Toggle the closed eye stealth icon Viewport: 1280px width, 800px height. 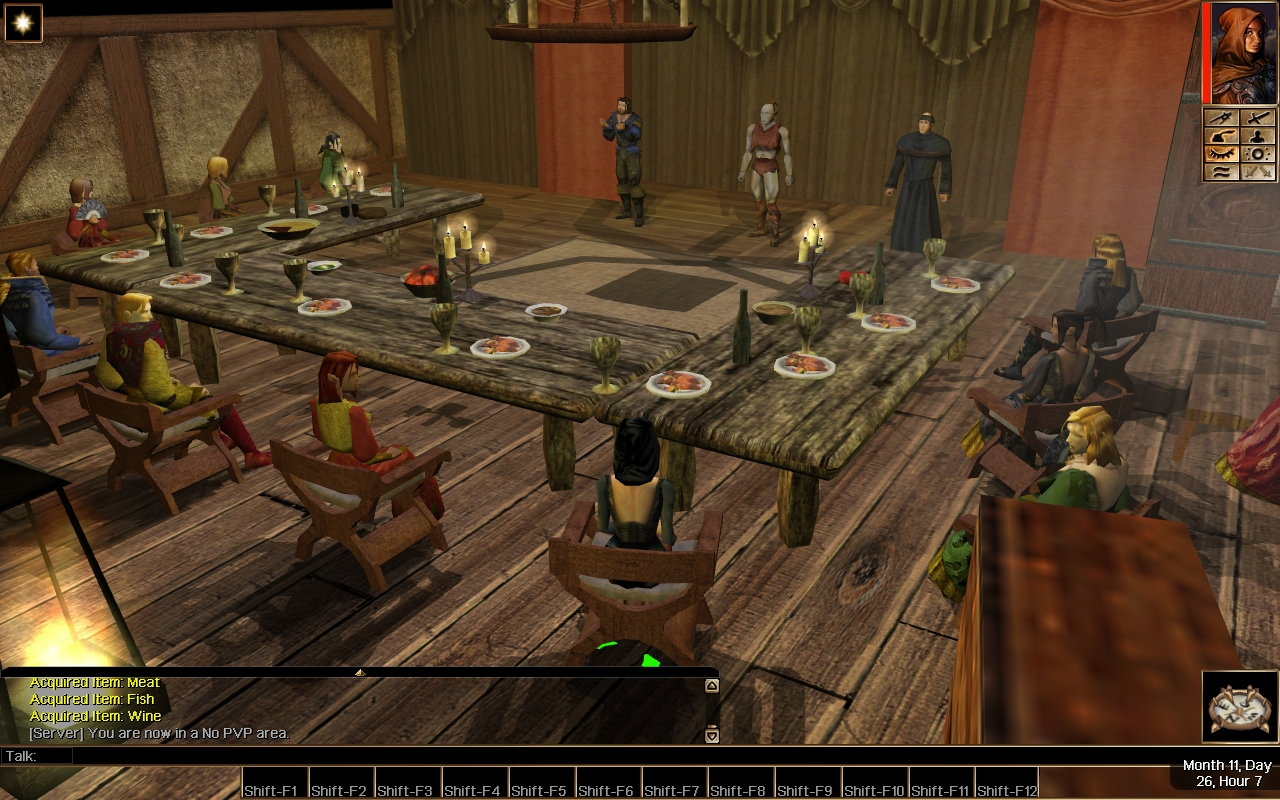(x=1222, y=154)
